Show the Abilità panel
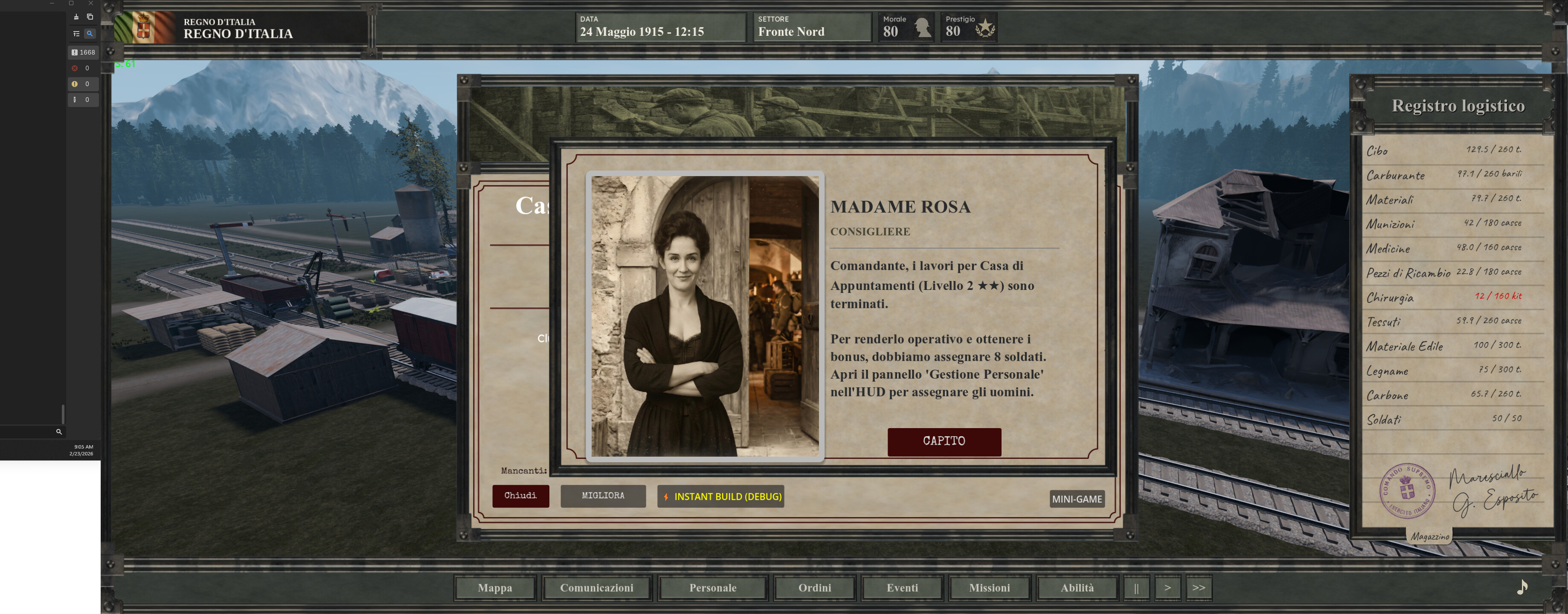The height and width of the screenshot is (614, 1568). pyautogui.click(x=1077, y=588)
